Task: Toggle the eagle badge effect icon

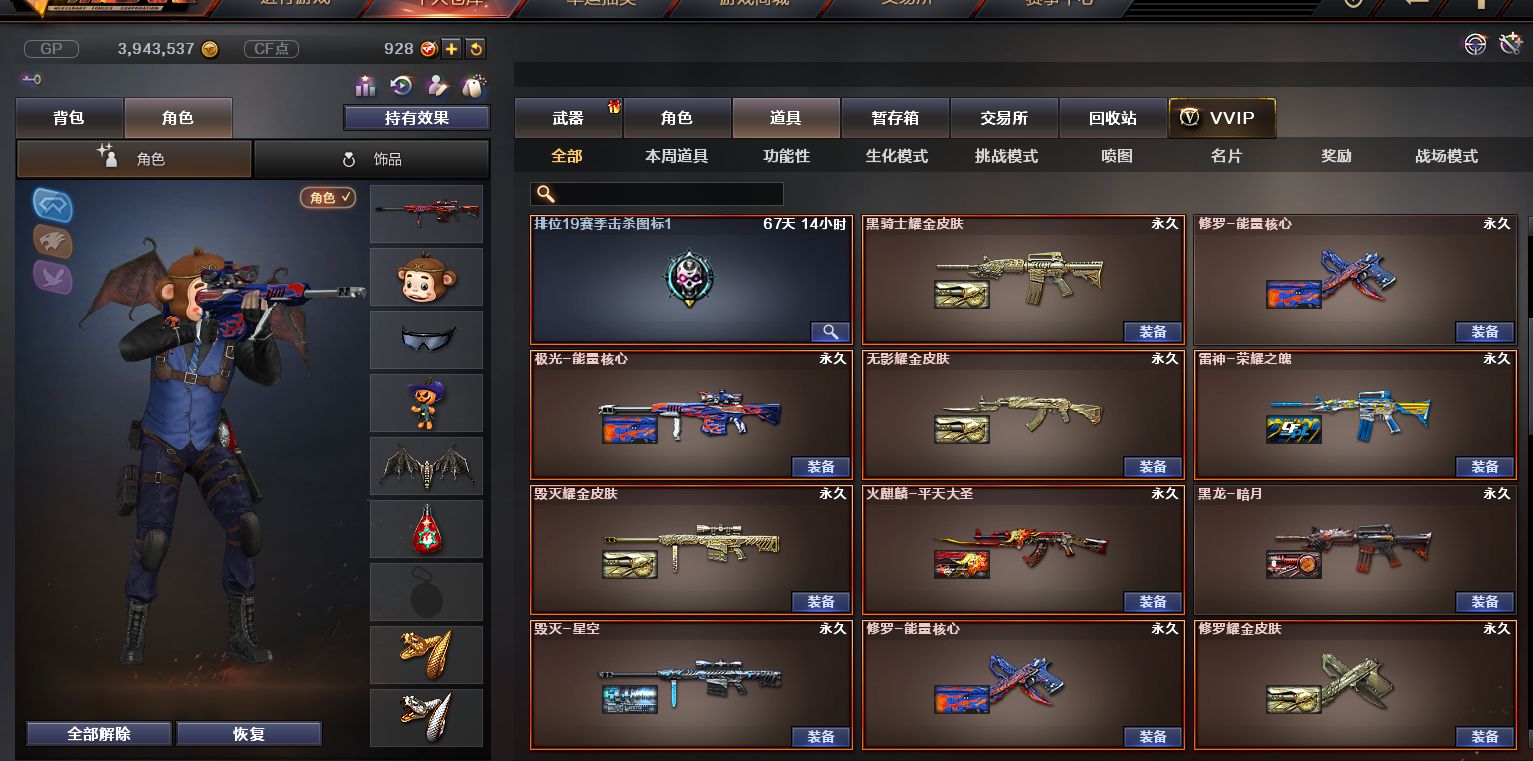Action: click(51, 243)
